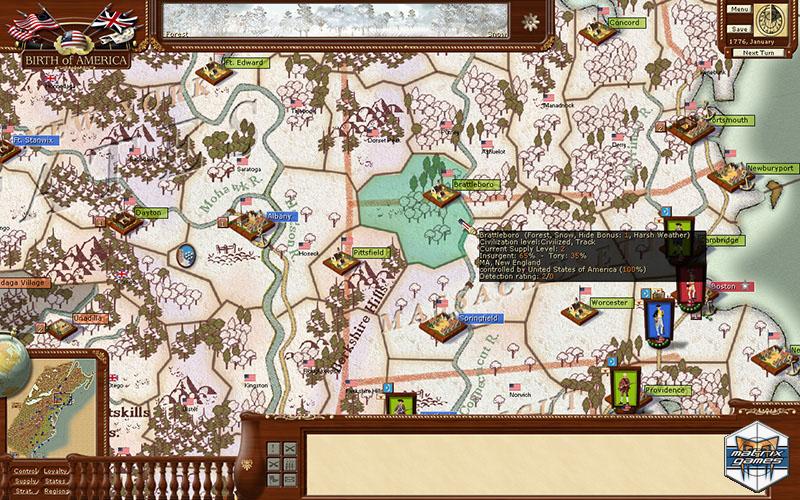The width and height of the screenshot is (800, 500).
Task: Save the current game
Action: tap(740, 29)
